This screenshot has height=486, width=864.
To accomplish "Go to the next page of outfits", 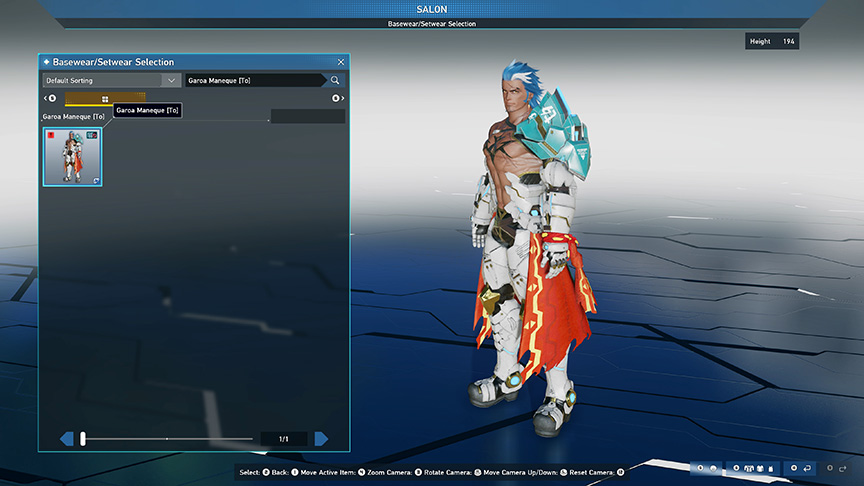I will 321,438.
